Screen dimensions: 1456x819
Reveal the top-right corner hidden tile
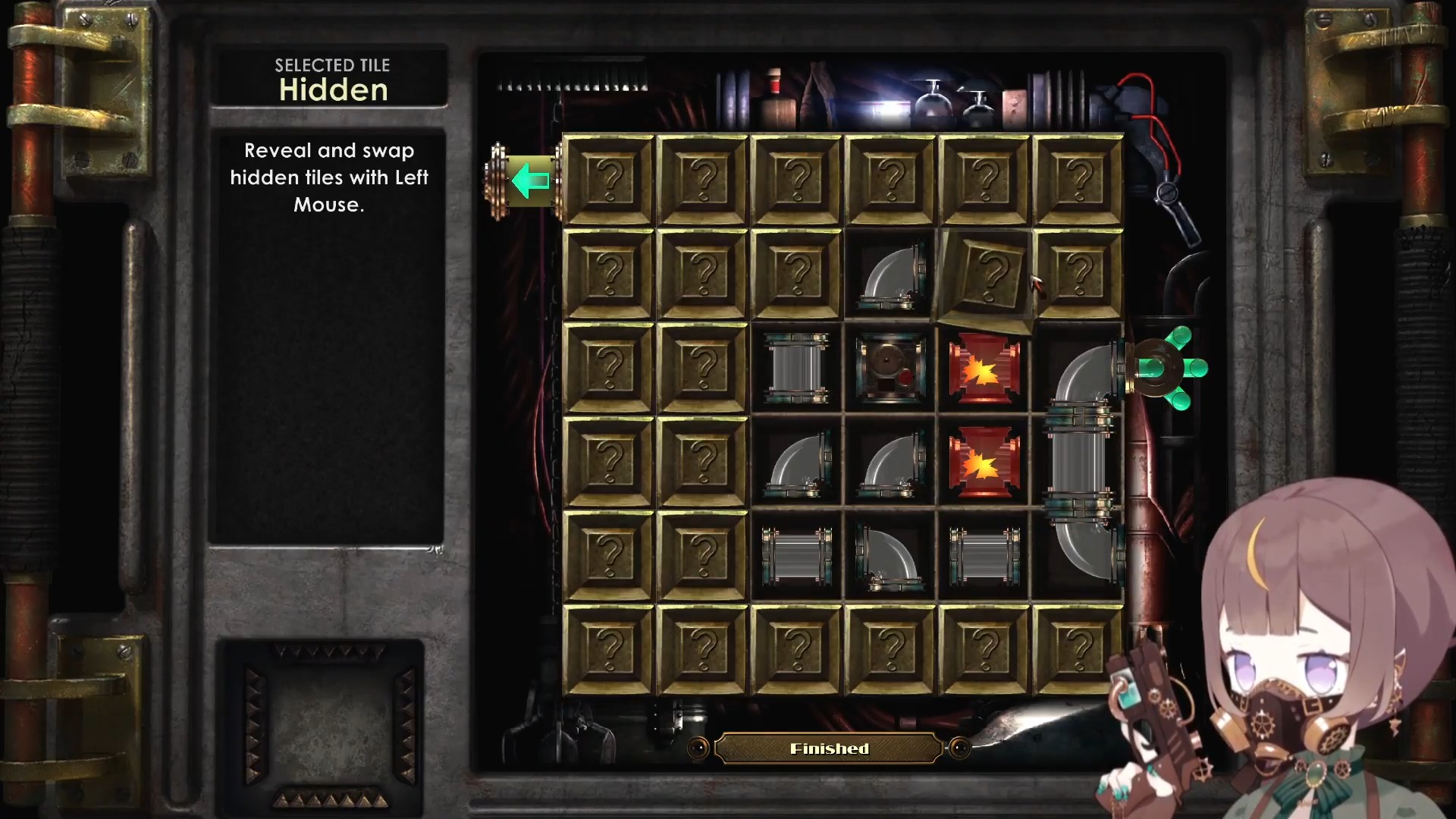click(1078, 180)
